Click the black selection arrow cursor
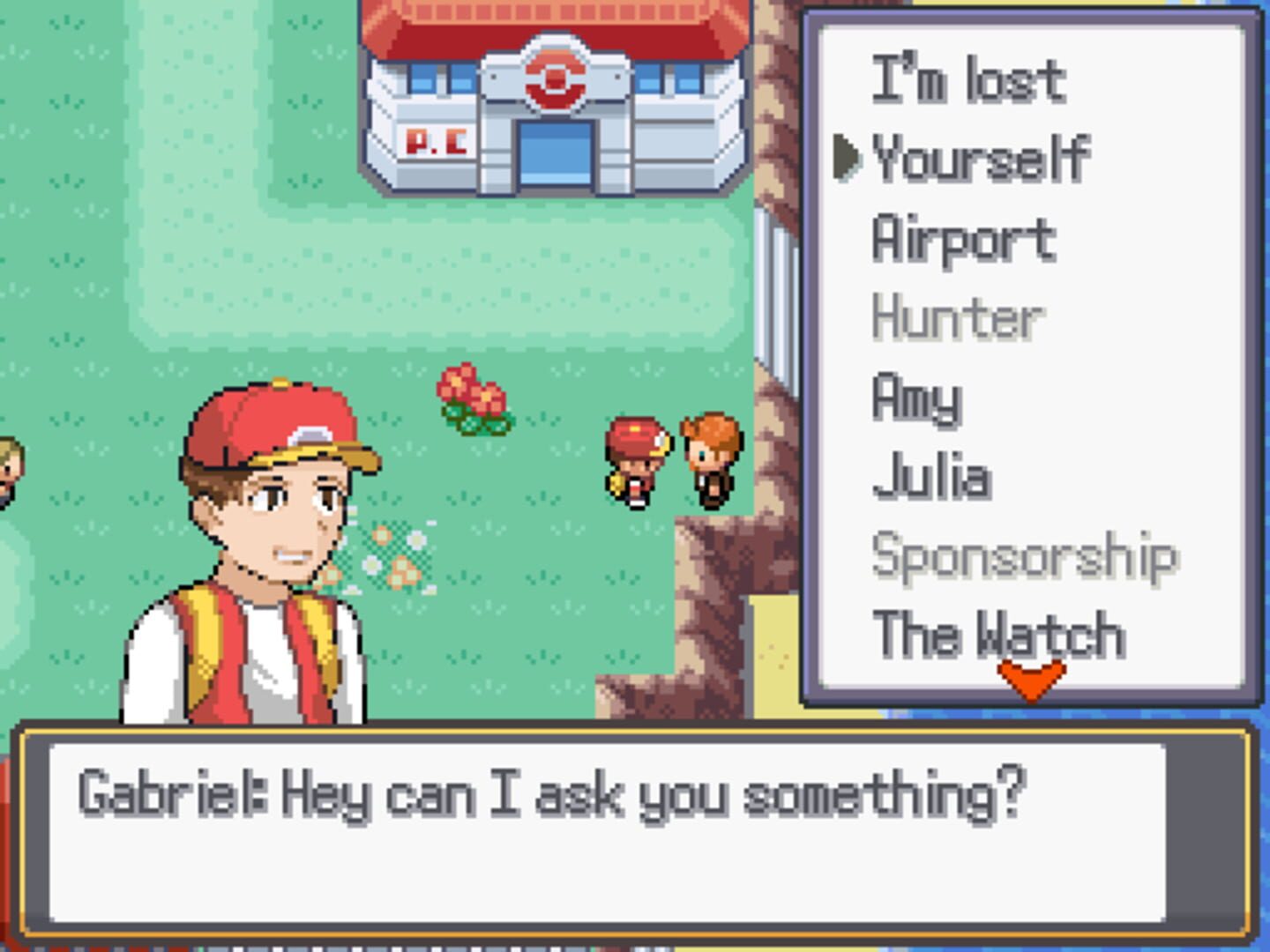1270x952 pixels. click(x=848, y=155)
